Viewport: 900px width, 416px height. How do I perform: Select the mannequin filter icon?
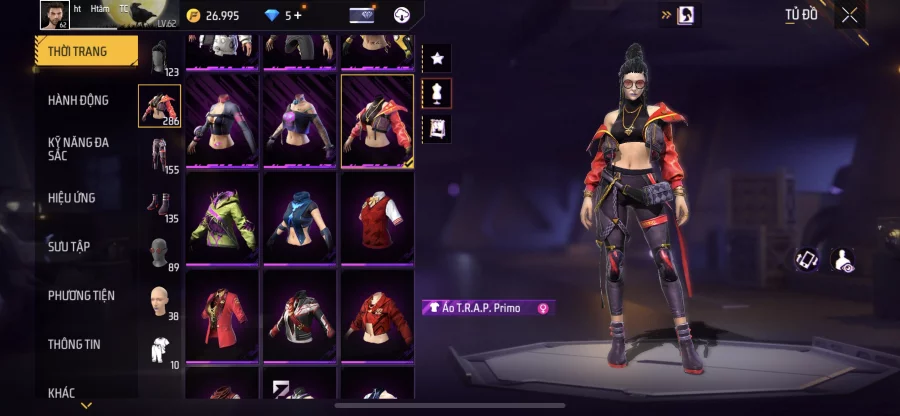(x=437, y=93)
